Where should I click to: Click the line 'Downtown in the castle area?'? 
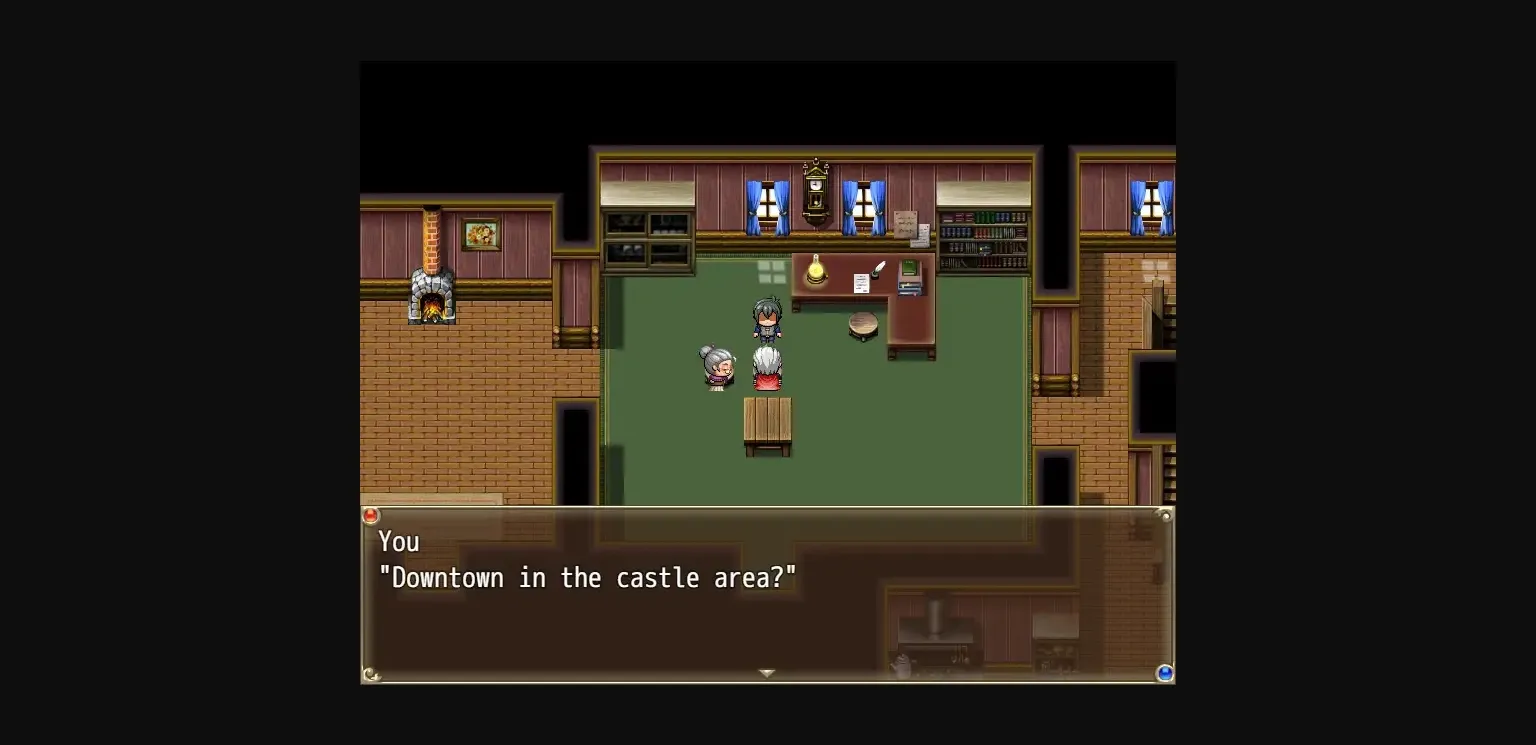click(590, 577)
